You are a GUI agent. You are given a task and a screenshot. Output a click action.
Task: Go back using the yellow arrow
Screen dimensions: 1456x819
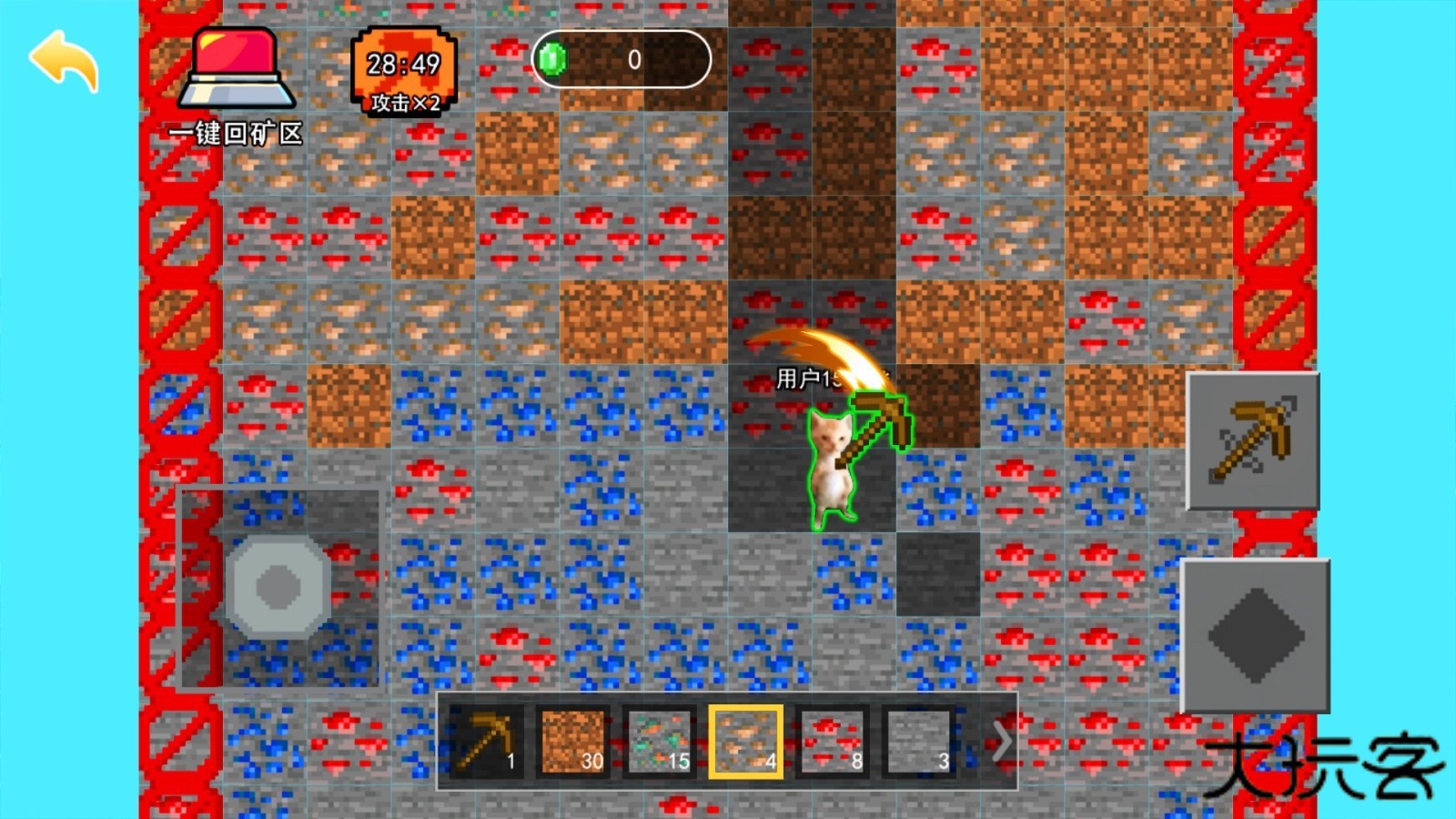[x=64, y=60]
